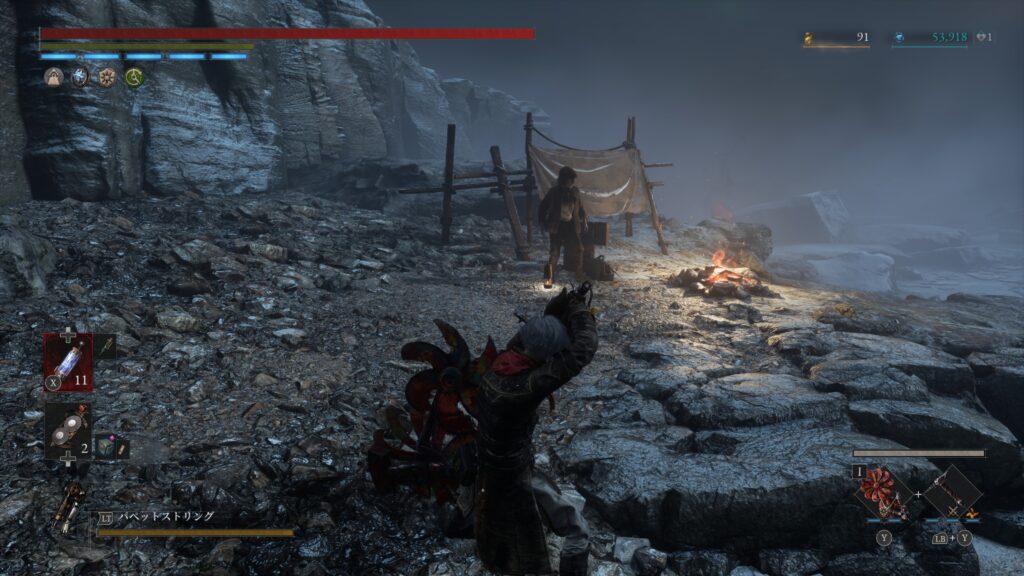The width and height of the screenshot is (1024, 576).
Task: Click the weight bag status icon
Action: coord(54,77)
